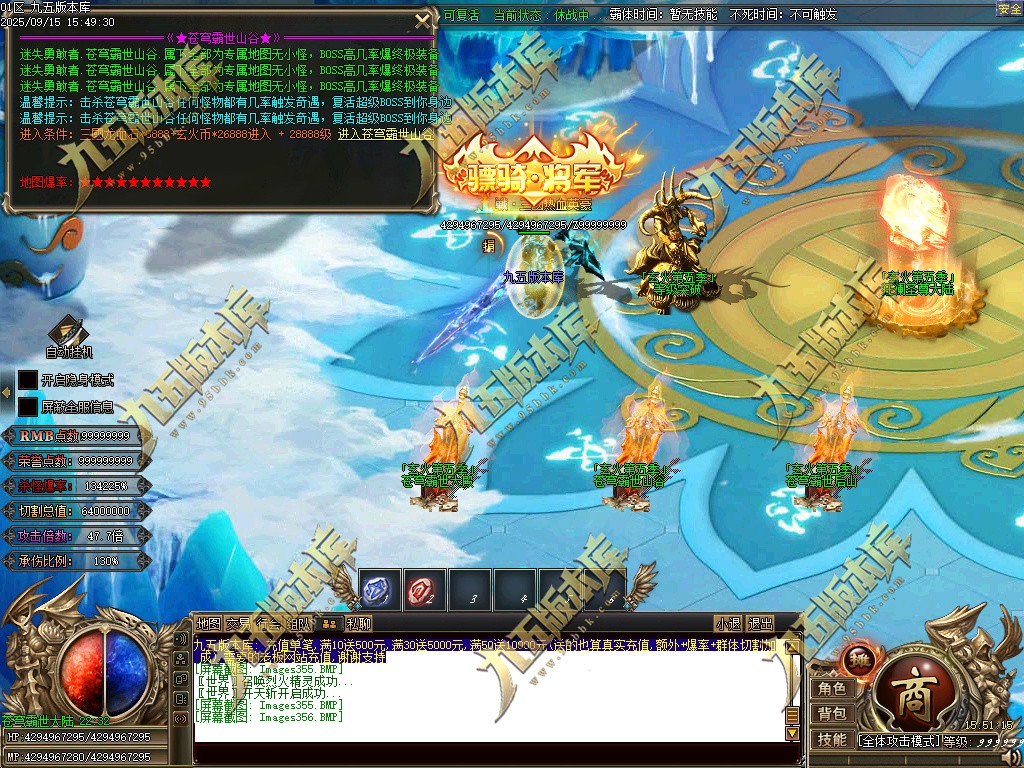1024x768 pixels.
Task: Open the 摊 stall icon
Action: click(859, 661)
